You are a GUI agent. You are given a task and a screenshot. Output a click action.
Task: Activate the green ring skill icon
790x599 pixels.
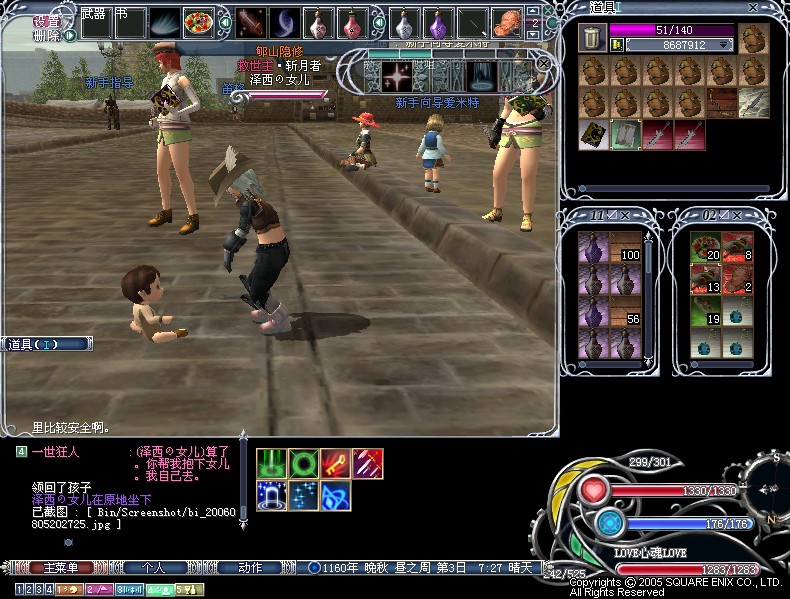[304, 463]
